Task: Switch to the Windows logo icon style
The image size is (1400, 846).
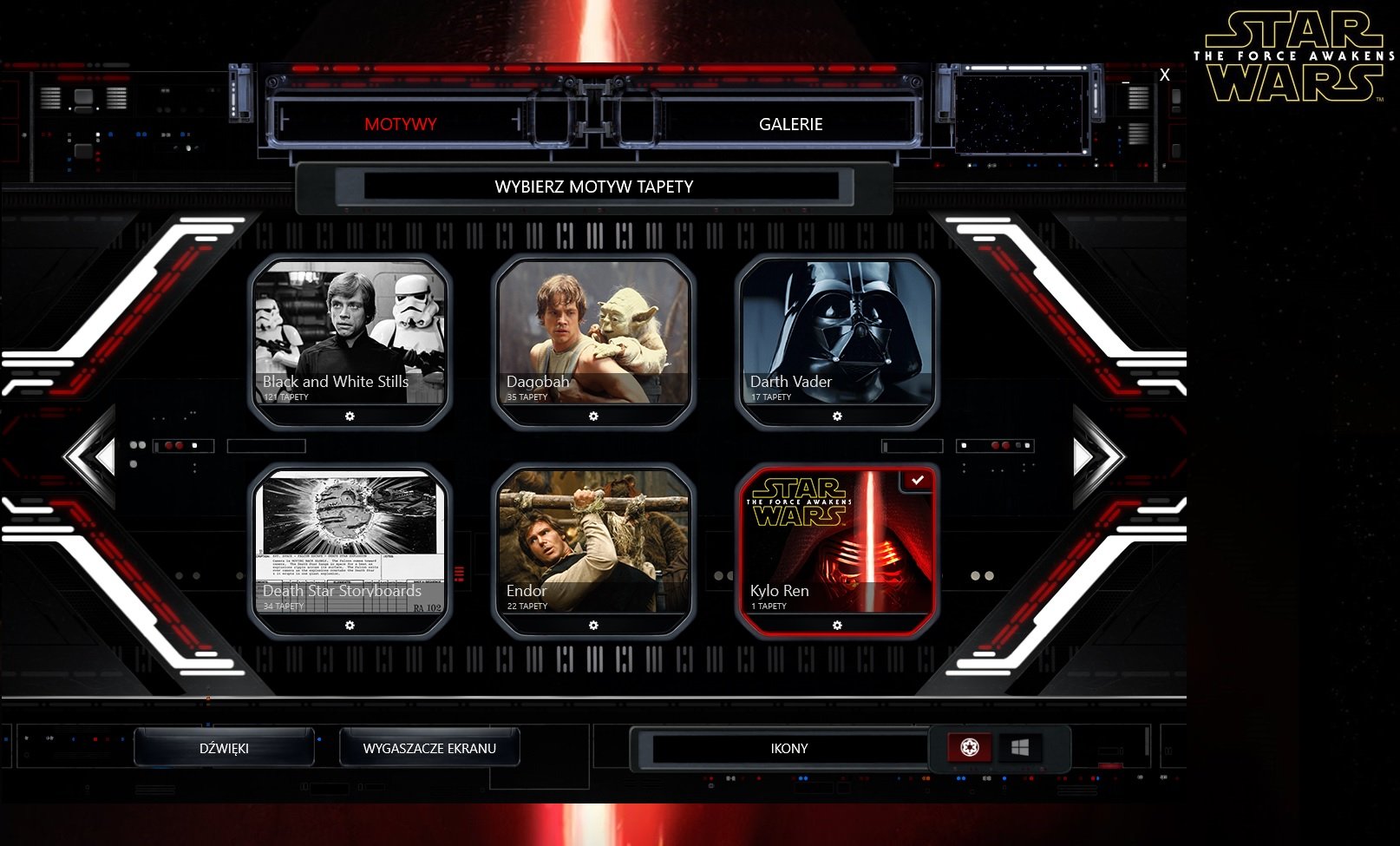Action: point(1020,747)
